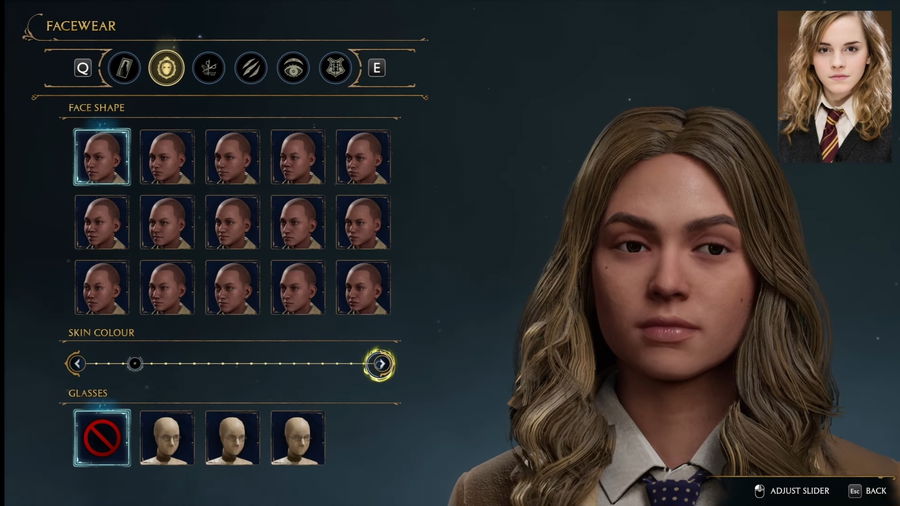900x506 pixels.
Task: Select the no-glasses option
Action: pos(101,438)
